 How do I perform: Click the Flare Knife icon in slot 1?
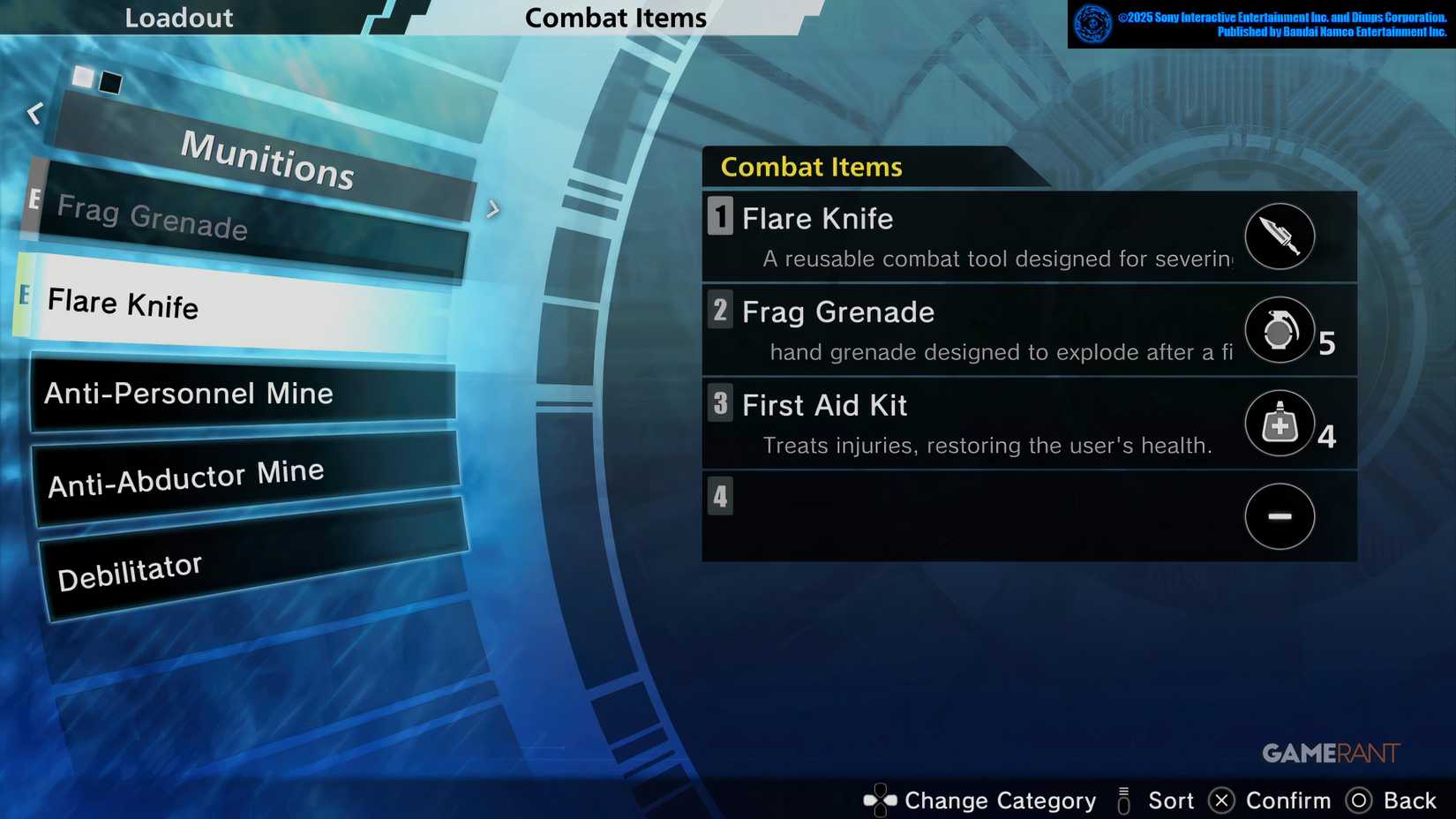[x=1280, y=237]
